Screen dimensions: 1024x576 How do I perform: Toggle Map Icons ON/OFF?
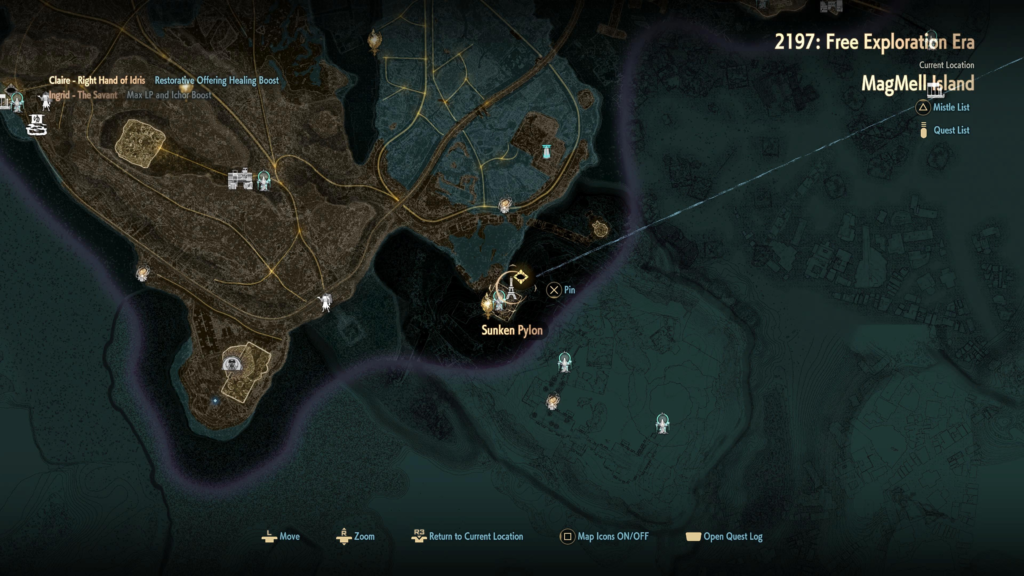[x=605, y=537]
